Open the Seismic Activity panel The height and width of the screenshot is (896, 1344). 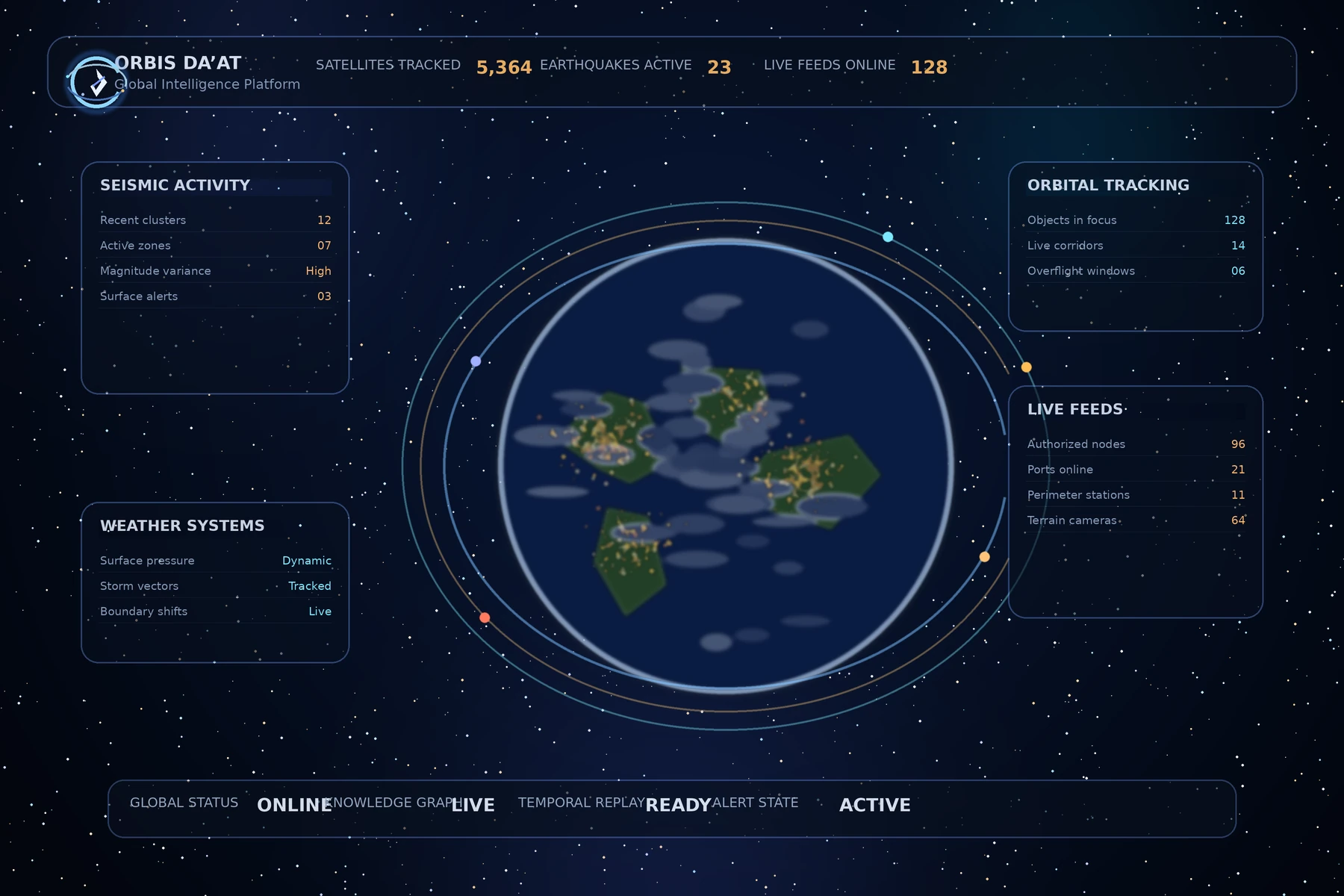175,185
